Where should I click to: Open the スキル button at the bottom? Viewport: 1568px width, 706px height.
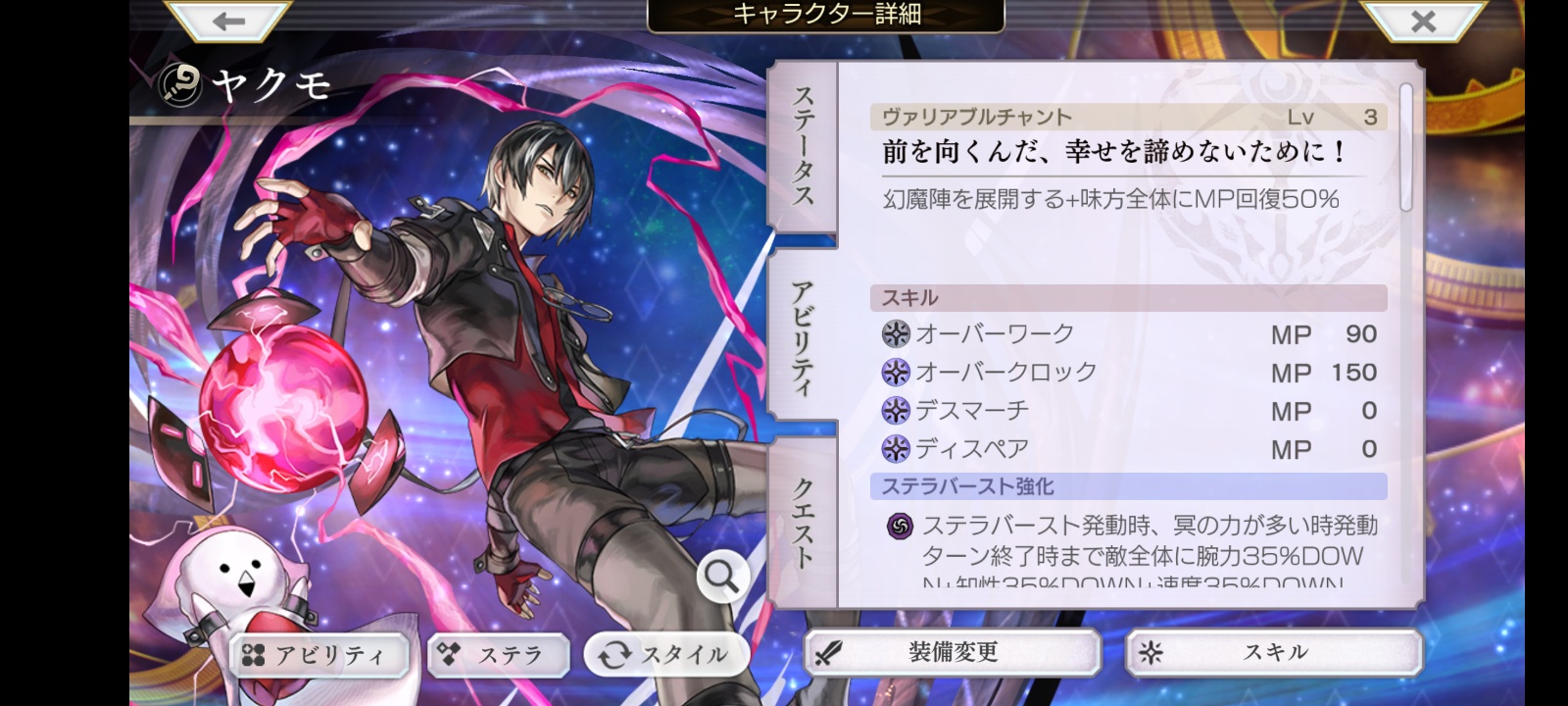(1274, 652)
